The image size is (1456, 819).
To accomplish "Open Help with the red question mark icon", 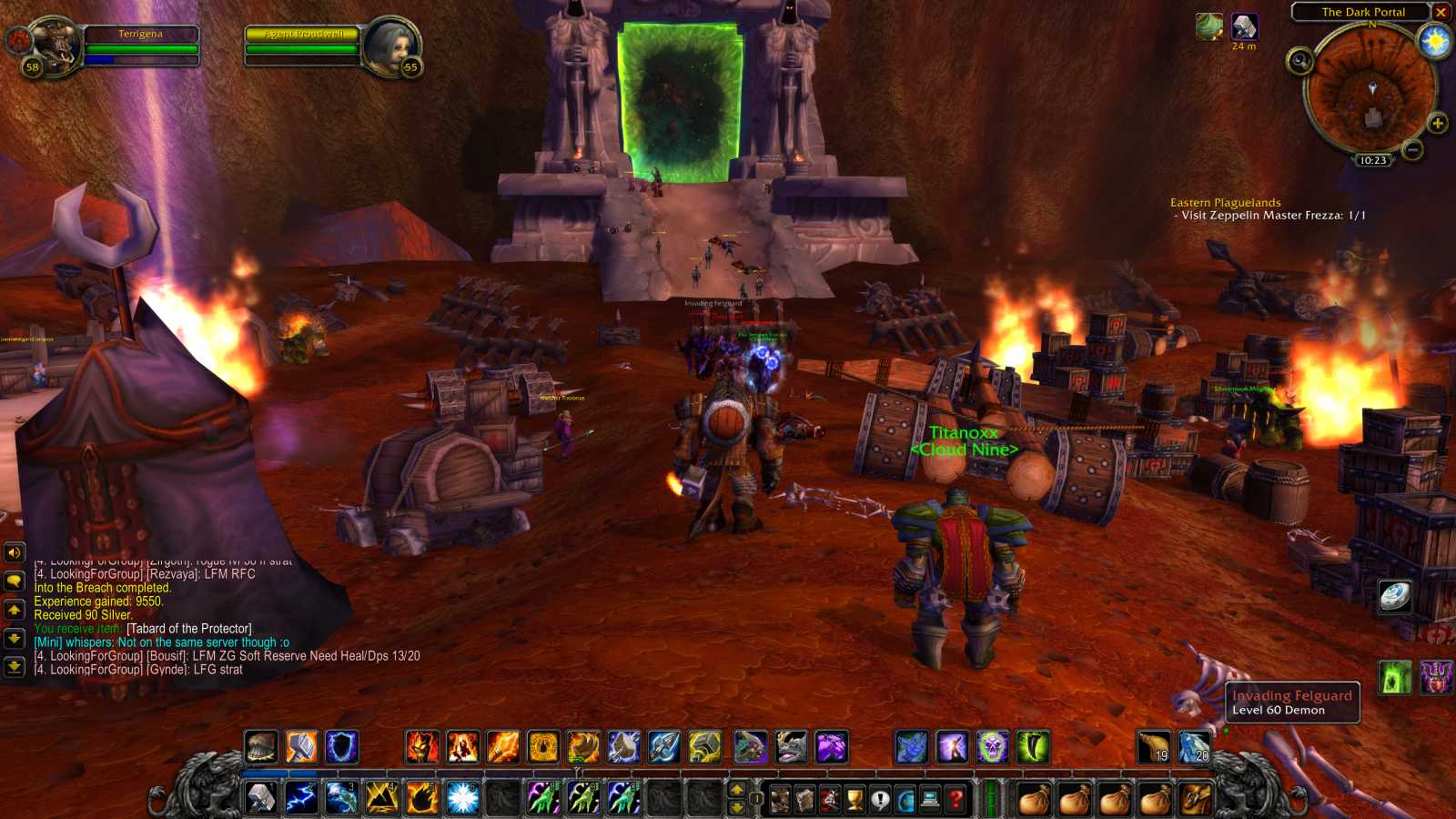I will (954, 796).
